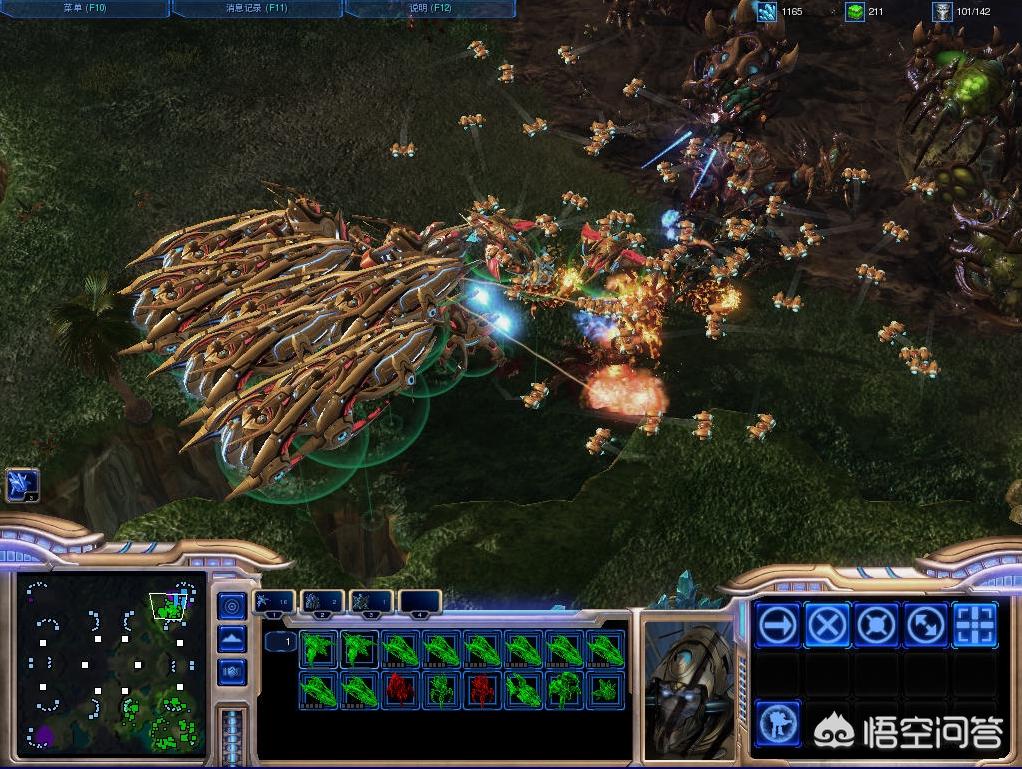This screenshot has width=1022, height=769.
Task: Select control group 2 tab
Action: tap(322, 602)
